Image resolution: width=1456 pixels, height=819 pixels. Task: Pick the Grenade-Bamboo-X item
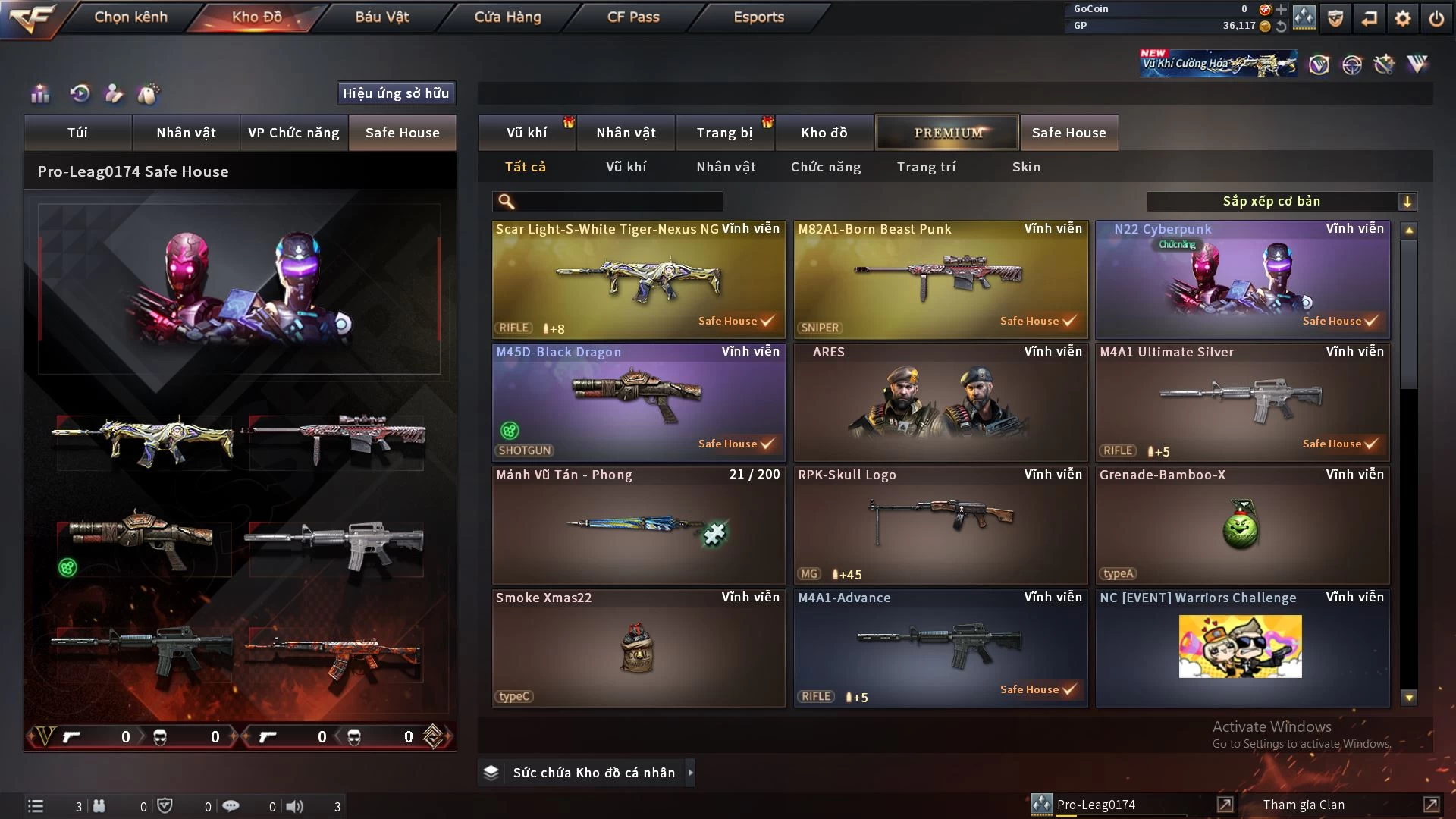pos(1242,525)
